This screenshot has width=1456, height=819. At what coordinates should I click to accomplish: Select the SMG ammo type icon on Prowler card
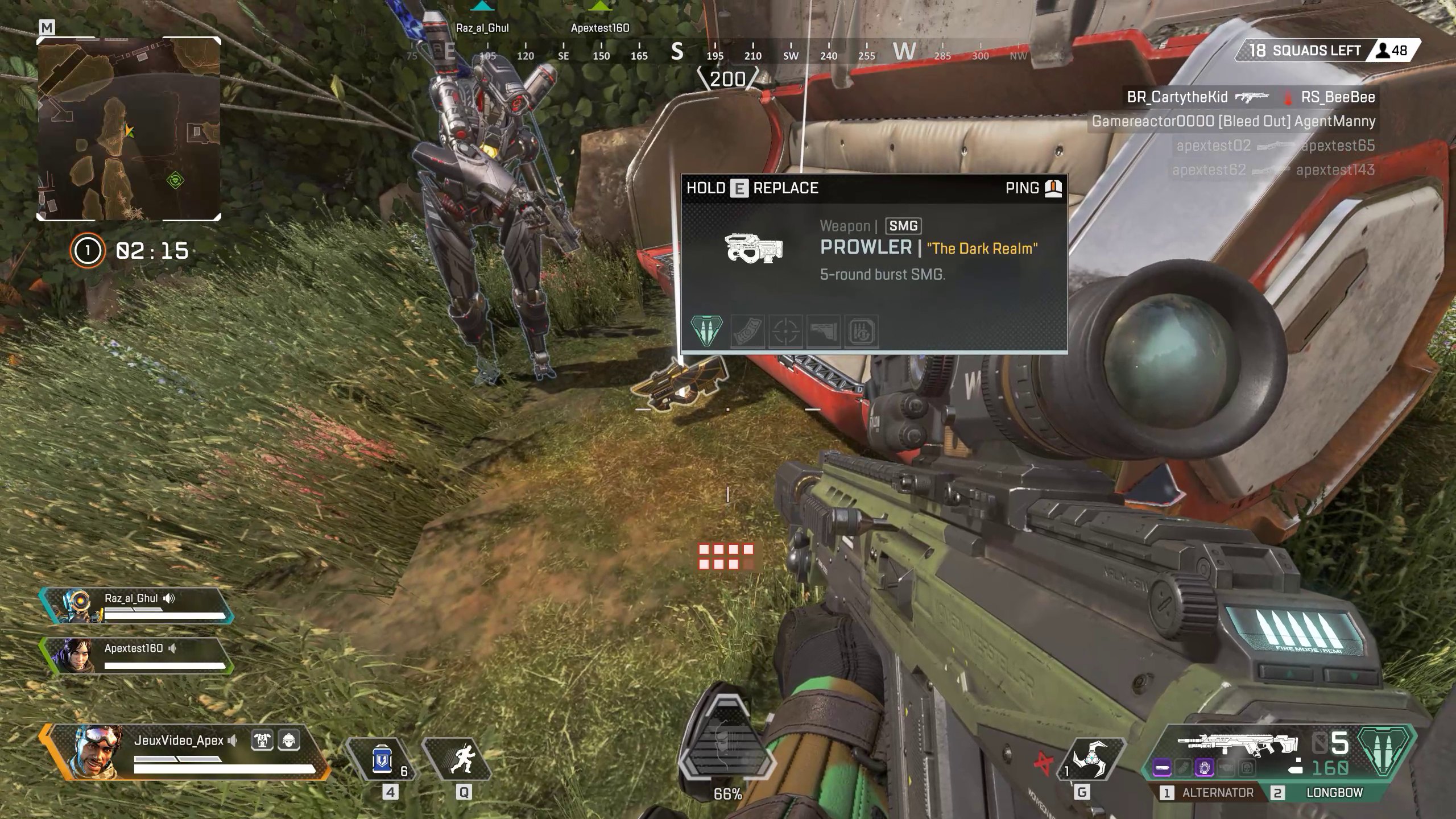point(706,331)
